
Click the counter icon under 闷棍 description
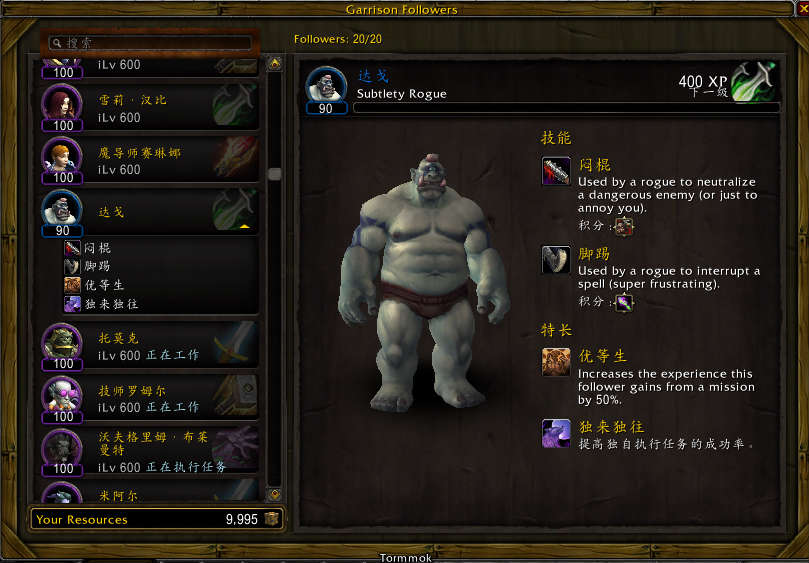point(624,226)
